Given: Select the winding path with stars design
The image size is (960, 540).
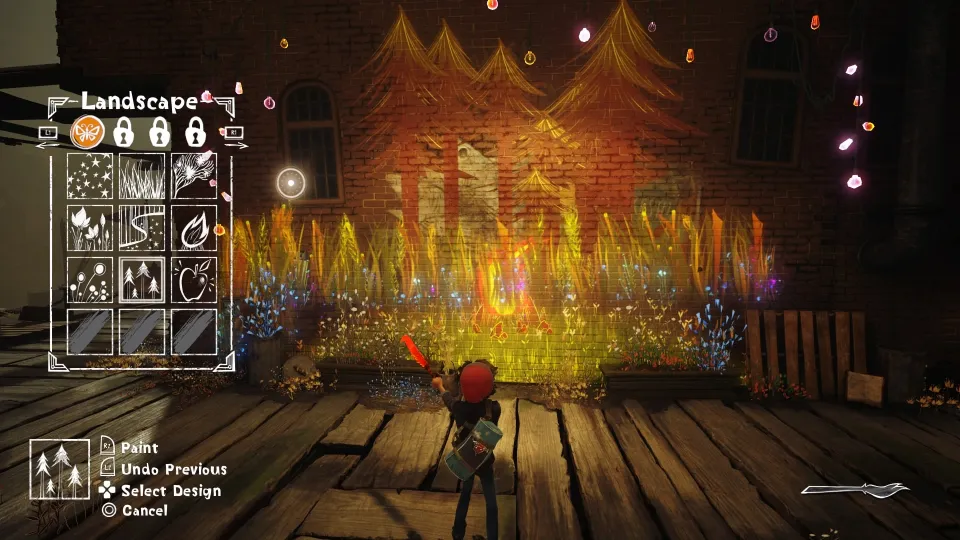Looking at the screenshot, I should (142, 227).
